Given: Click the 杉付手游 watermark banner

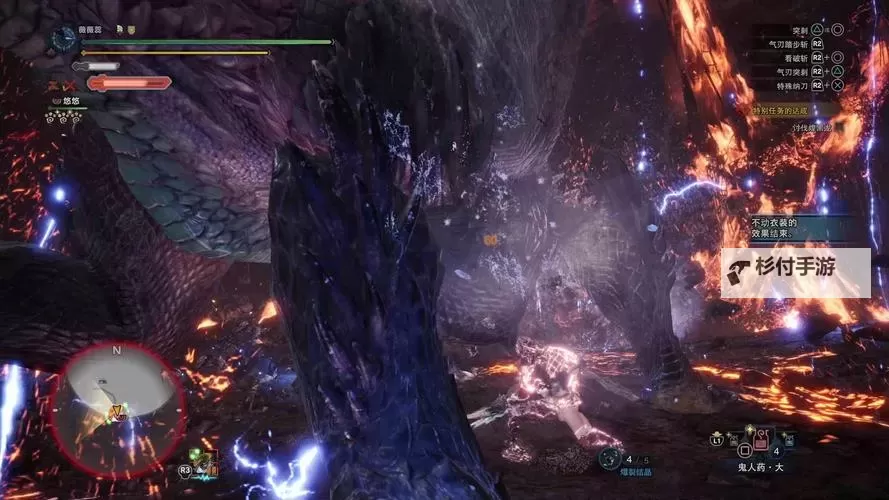Looking at the screenshot, I should (x=795, y=268).
